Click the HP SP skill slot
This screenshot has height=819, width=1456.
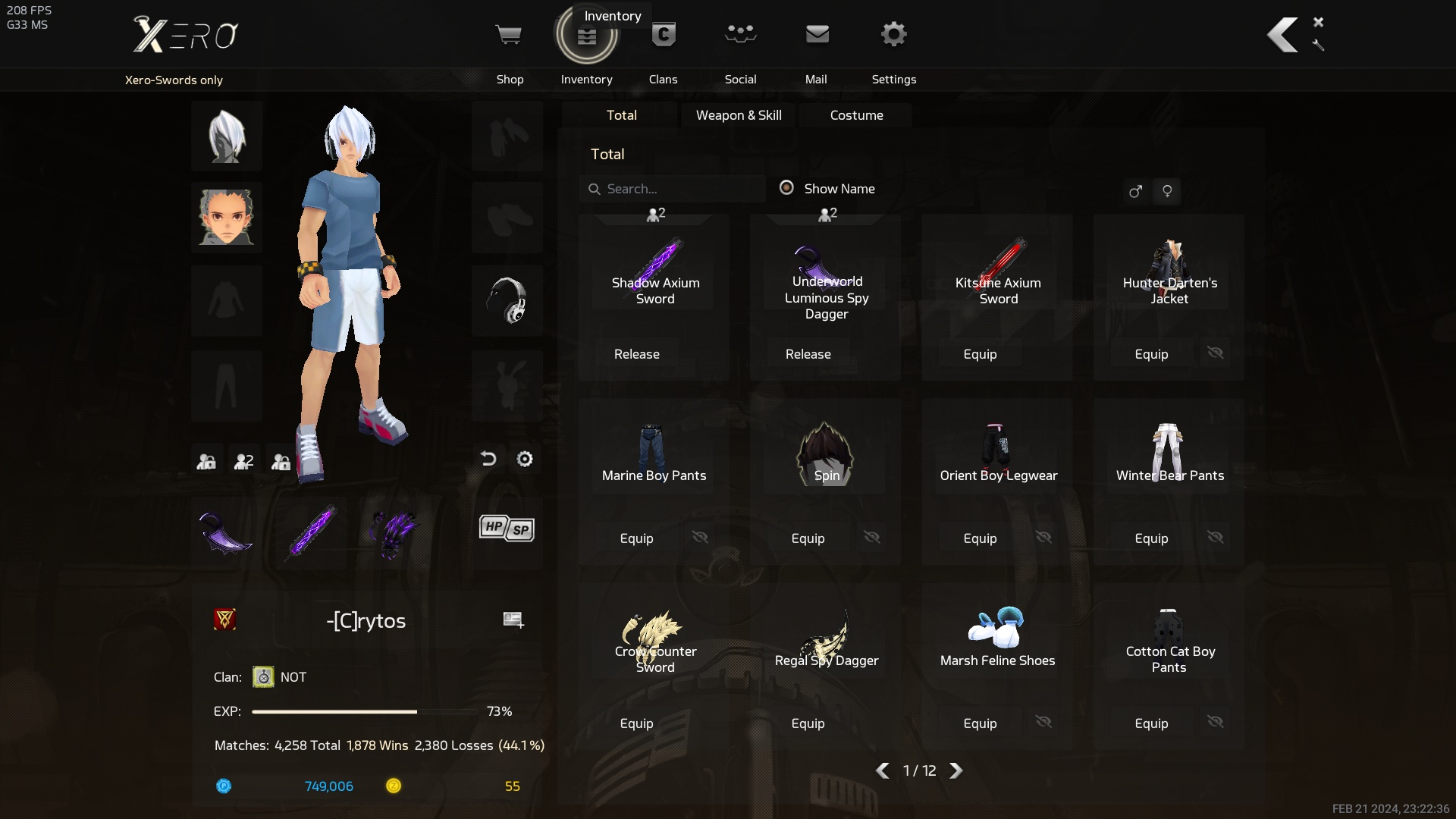507,529
